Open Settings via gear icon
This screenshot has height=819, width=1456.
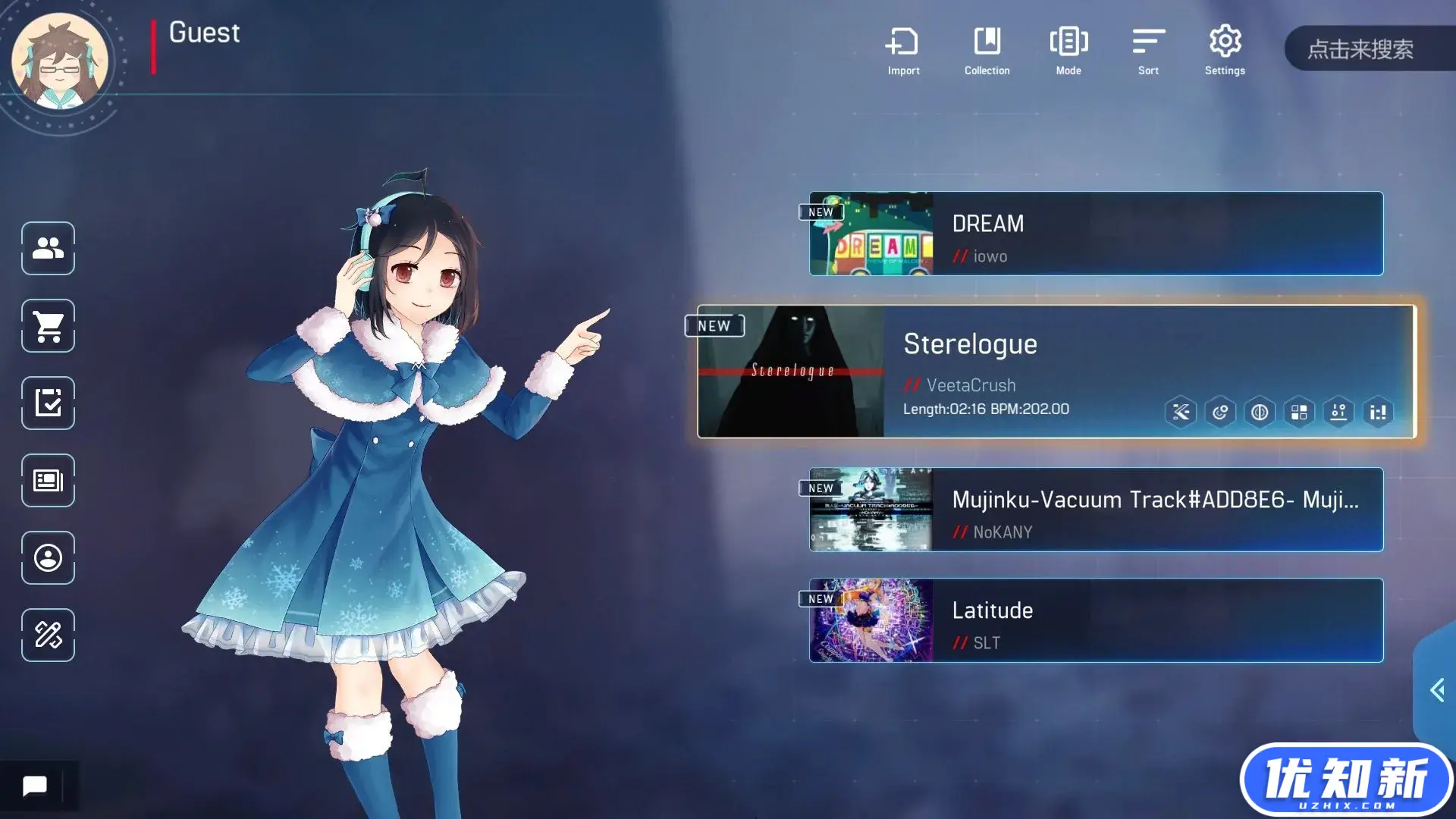tap(1225, 50)
